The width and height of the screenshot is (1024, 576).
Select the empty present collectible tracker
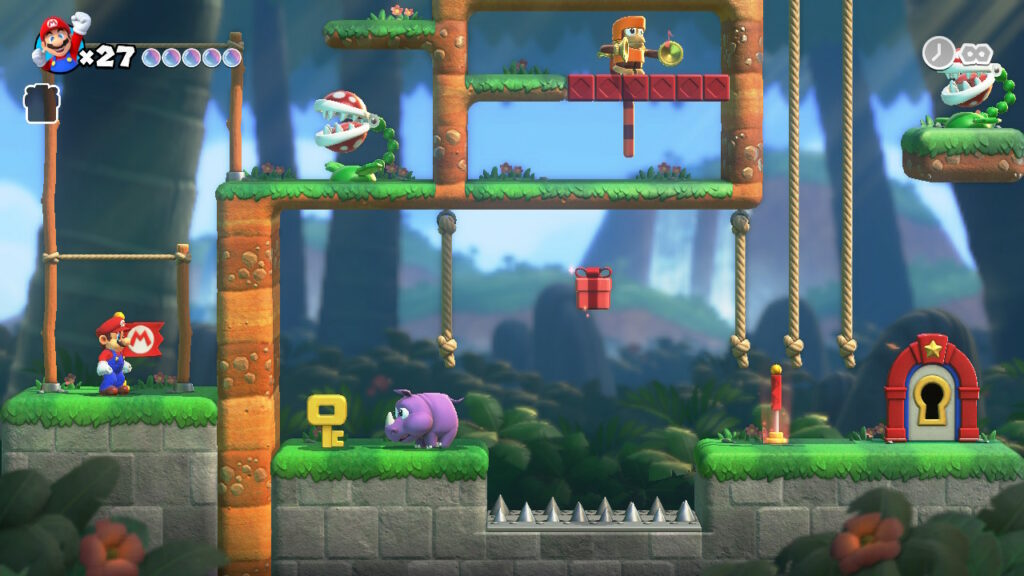[42, 104]
